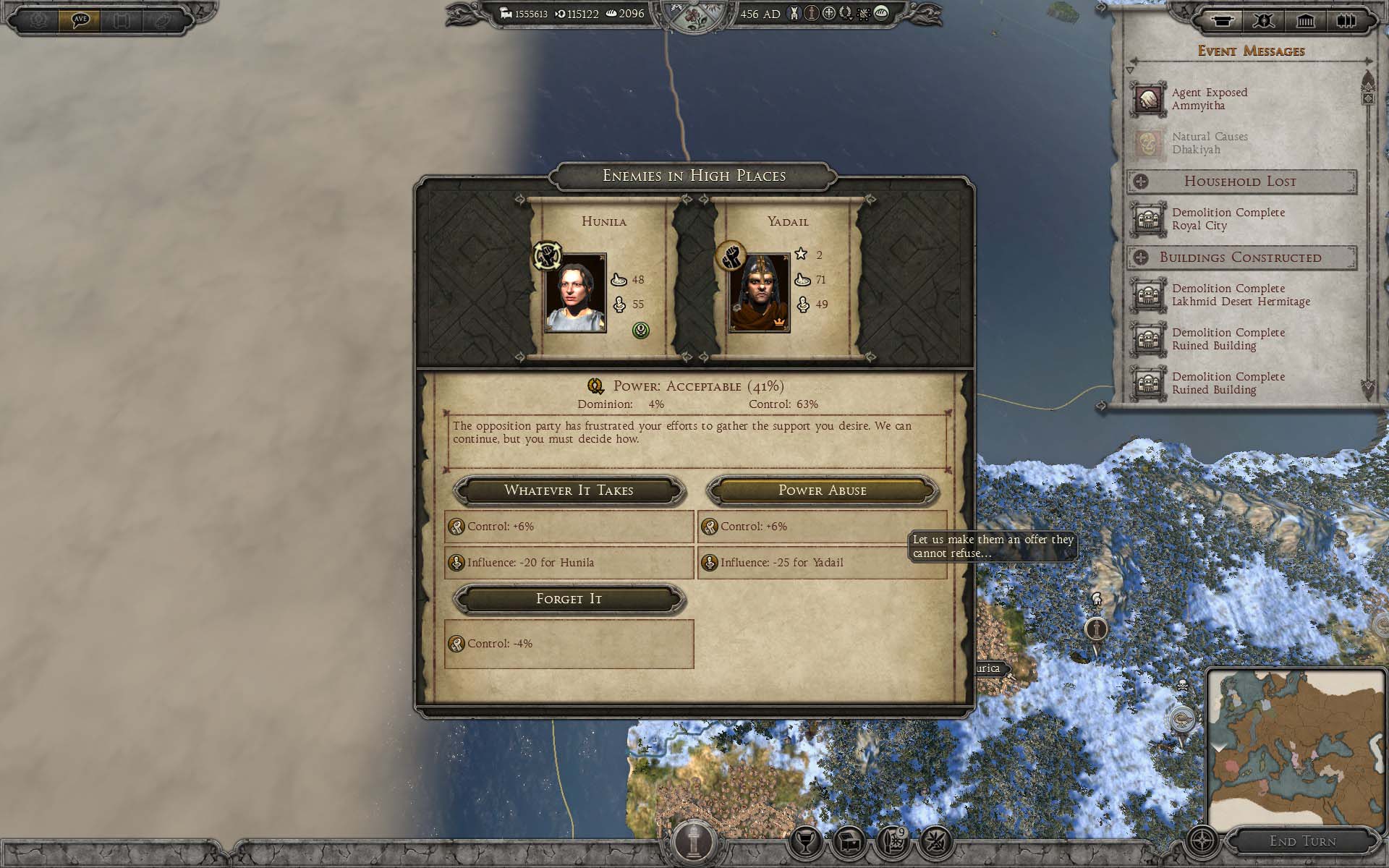Screen dimensions: 1389x868
Task: Select the Power Abuse option
Action: (x=822, y=490)
